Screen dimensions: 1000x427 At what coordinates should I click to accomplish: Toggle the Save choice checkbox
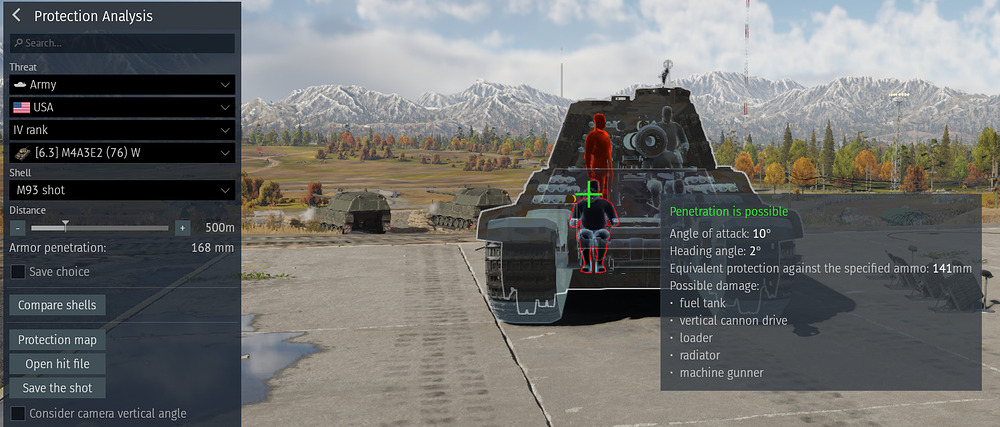18,272
